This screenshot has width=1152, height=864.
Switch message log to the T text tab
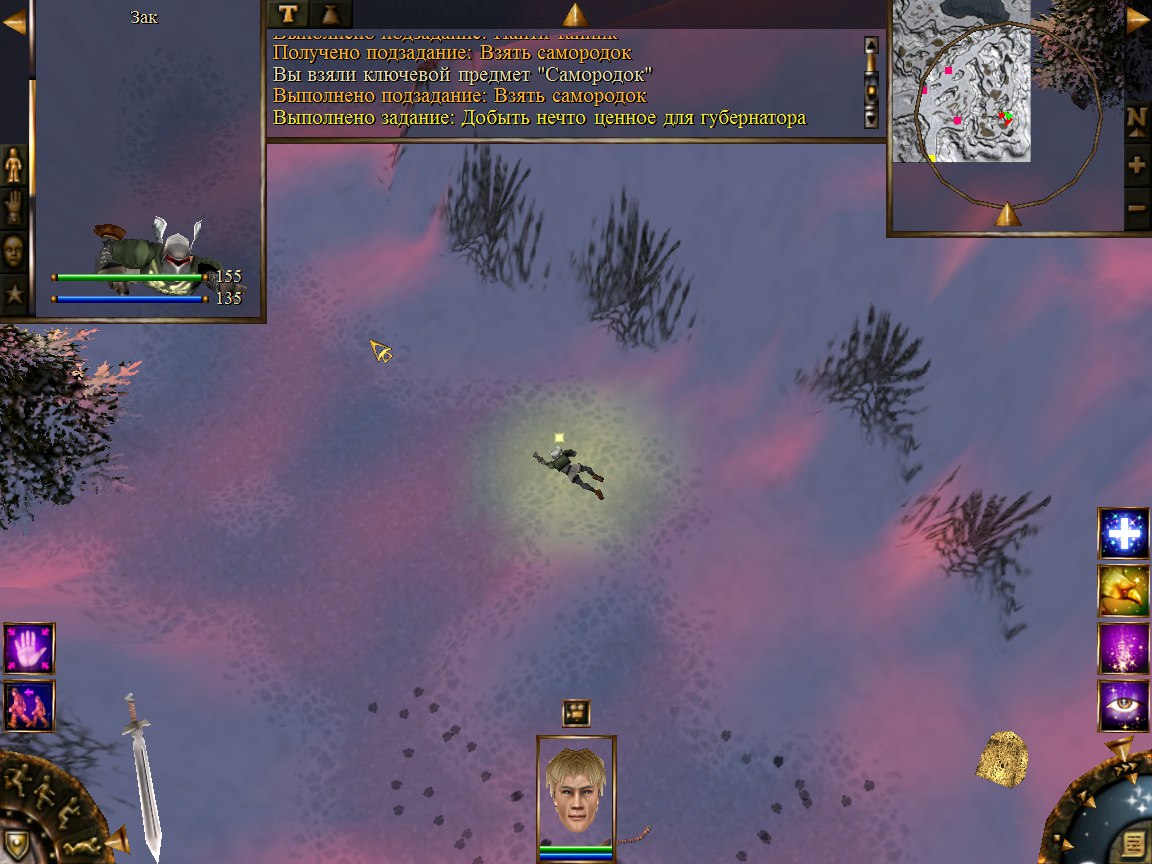289,14
